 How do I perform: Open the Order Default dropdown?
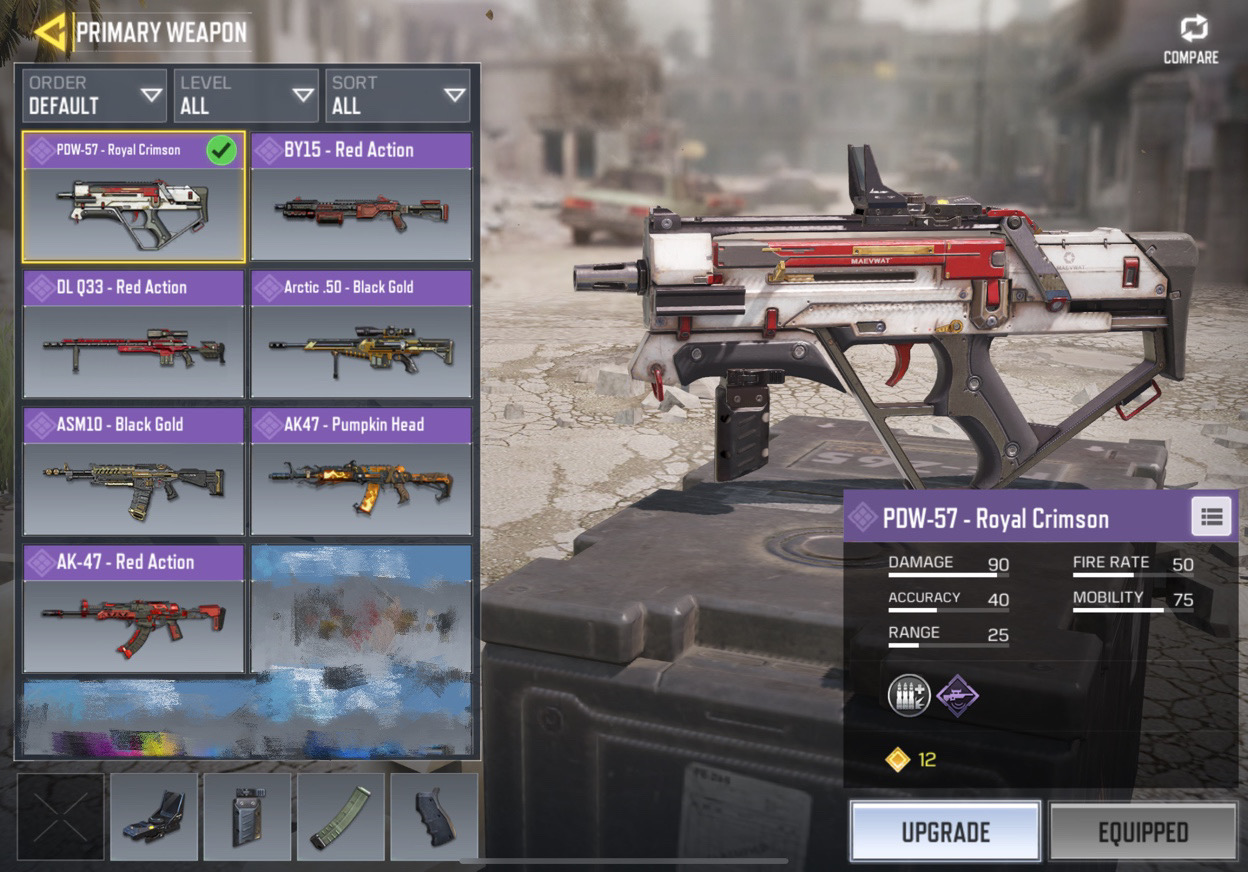click(94, 96)
